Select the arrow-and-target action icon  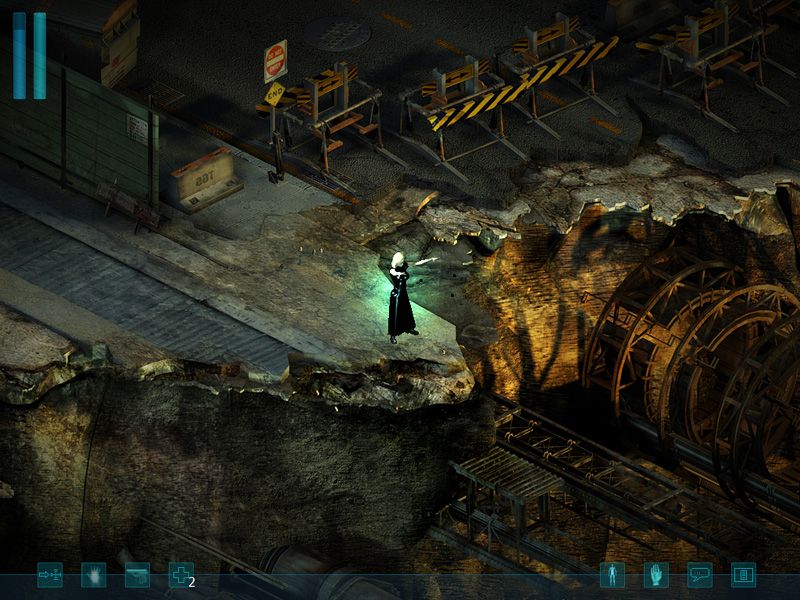[x=49, y=575]
